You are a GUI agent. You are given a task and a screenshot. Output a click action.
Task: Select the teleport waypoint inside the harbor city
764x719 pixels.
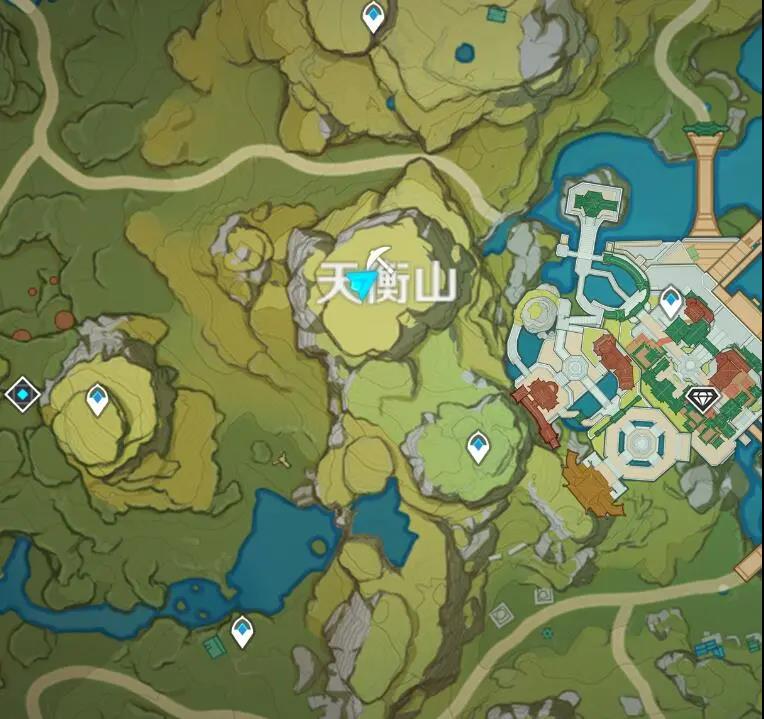(671, 299)
